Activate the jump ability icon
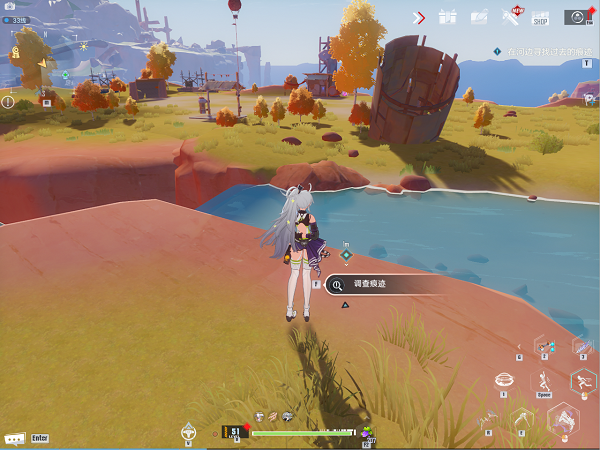 pos(544,381)
